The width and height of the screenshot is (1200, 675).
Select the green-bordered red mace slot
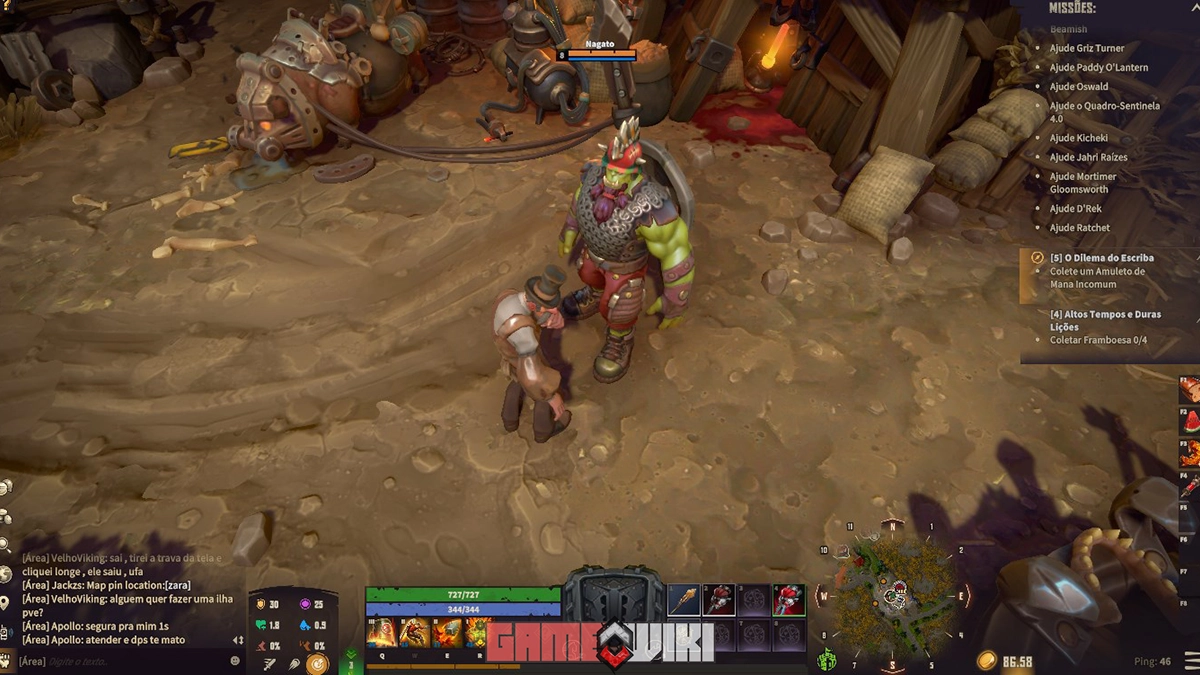click(789, 600)
